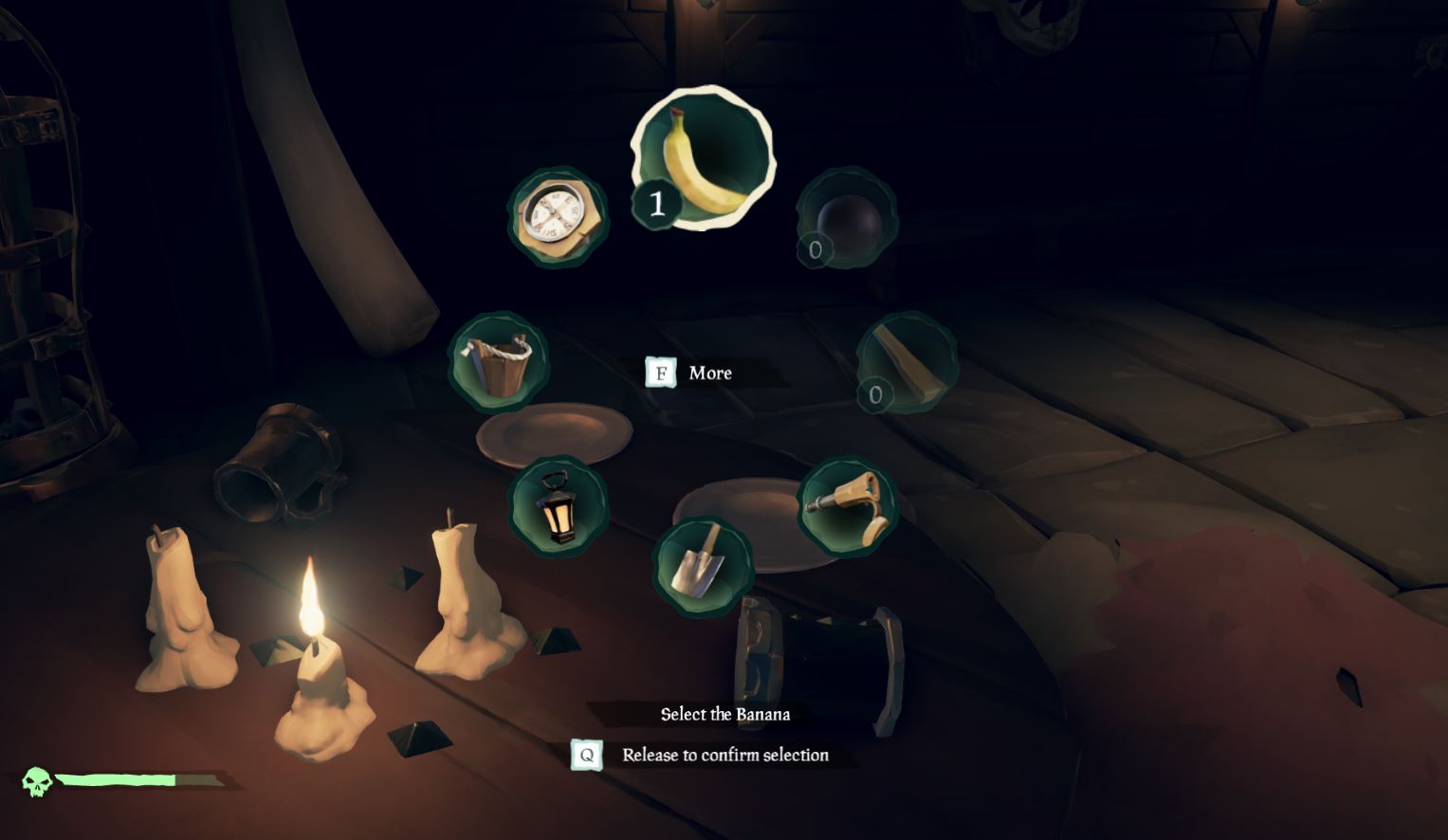Choose the cannonball slot
The width and height of the screenshot is (1448, 840).
[x=846, y=218]
